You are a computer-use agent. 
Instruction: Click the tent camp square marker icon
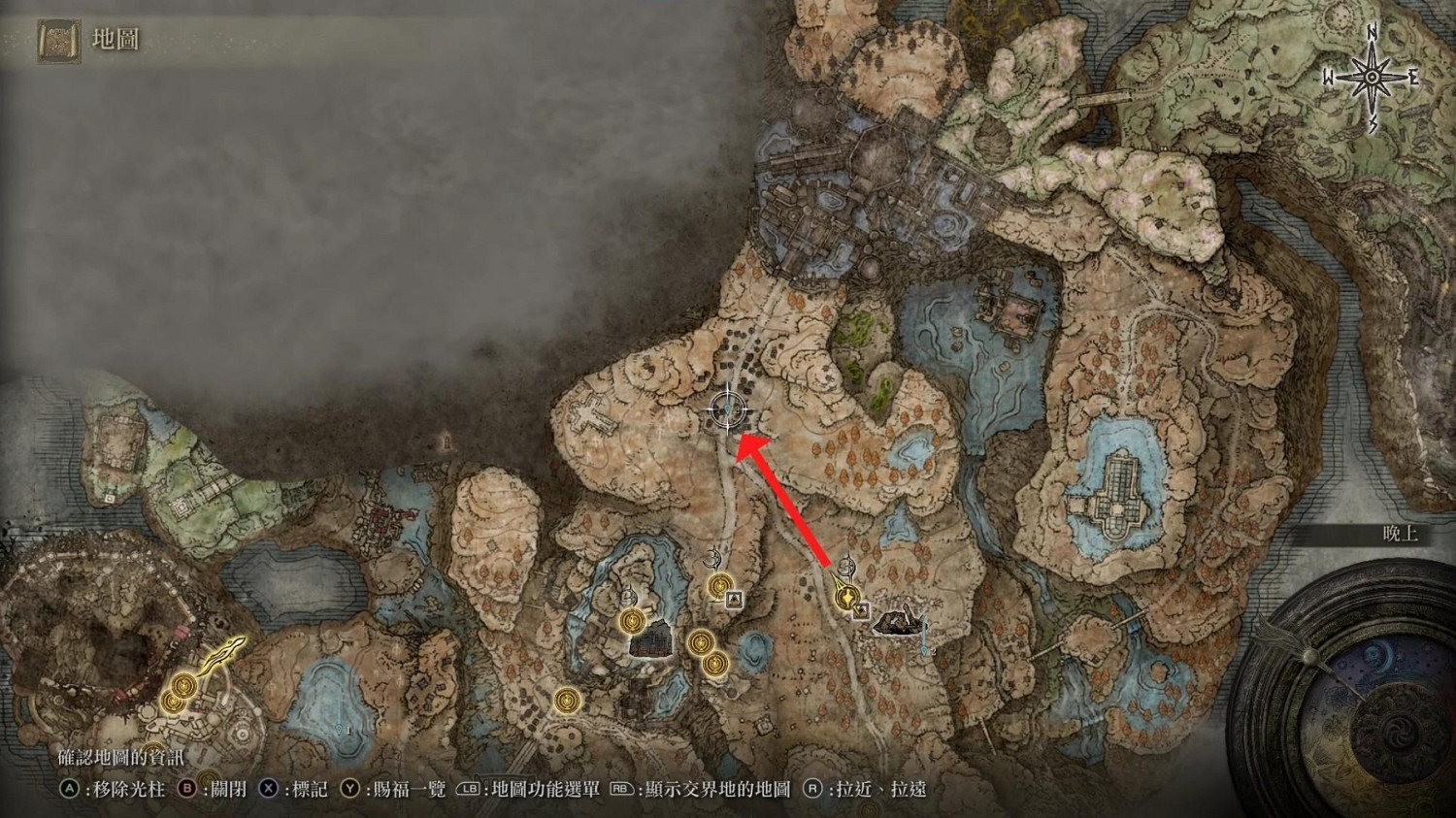[x=733, y=599]
